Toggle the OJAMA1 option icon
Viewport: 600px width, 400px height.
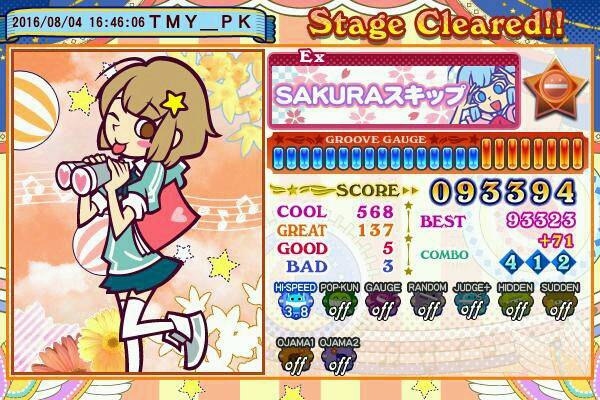coord(294,358)
